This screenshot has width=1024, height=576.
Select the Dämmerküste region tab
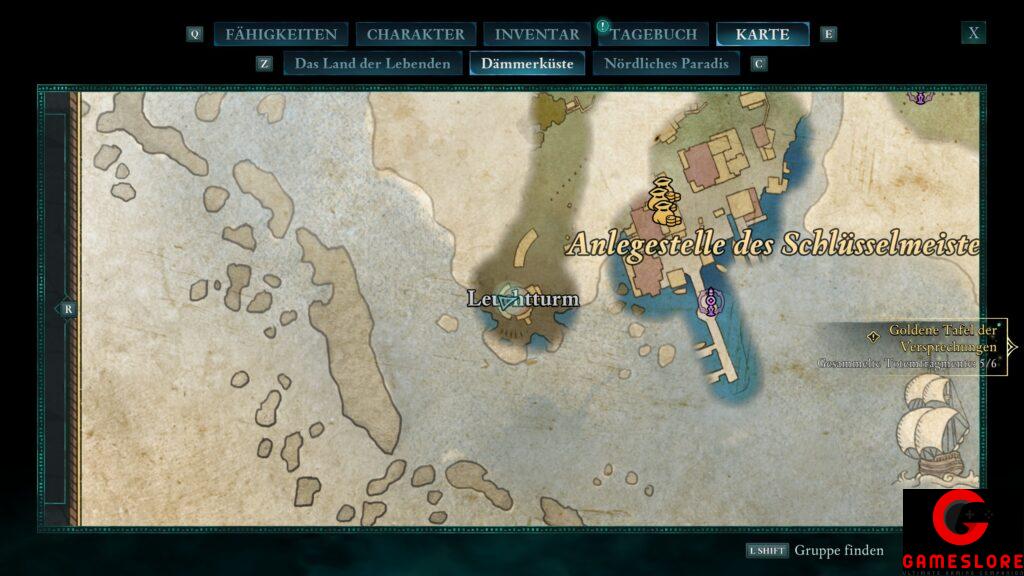[527, 64]
